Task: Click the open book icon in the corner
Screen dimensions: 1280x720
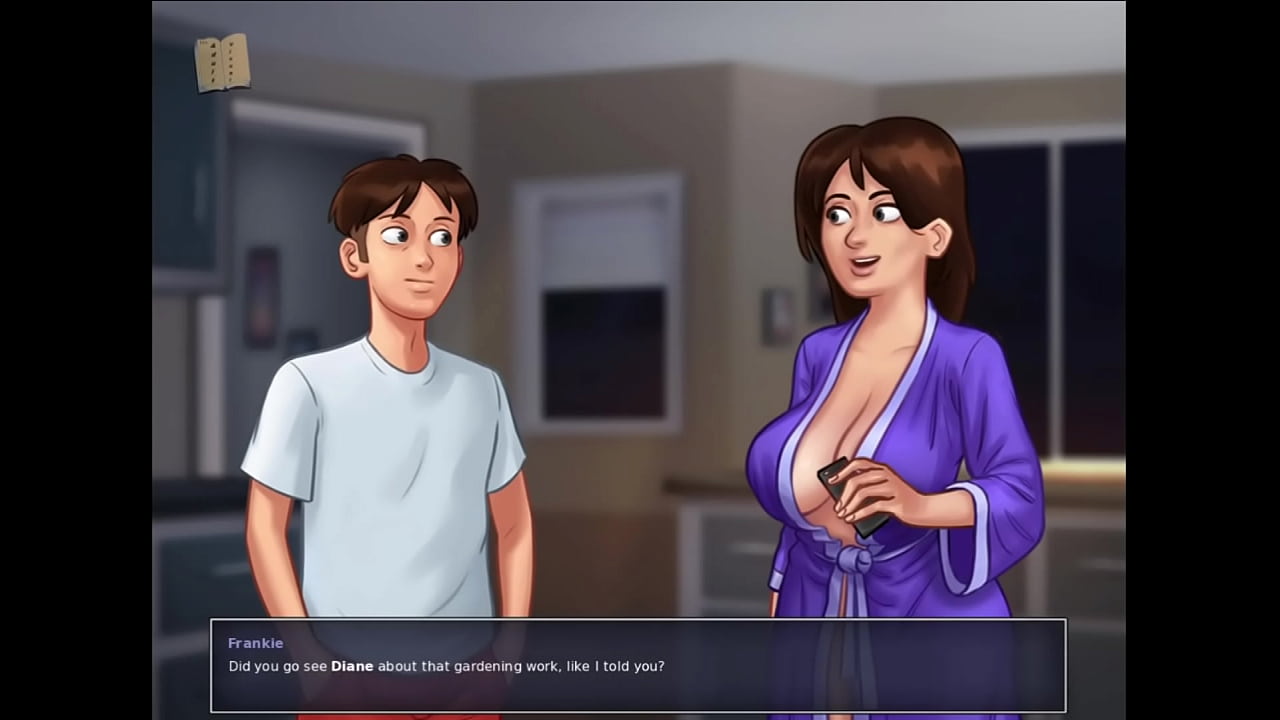Action: tap(223, 63)
